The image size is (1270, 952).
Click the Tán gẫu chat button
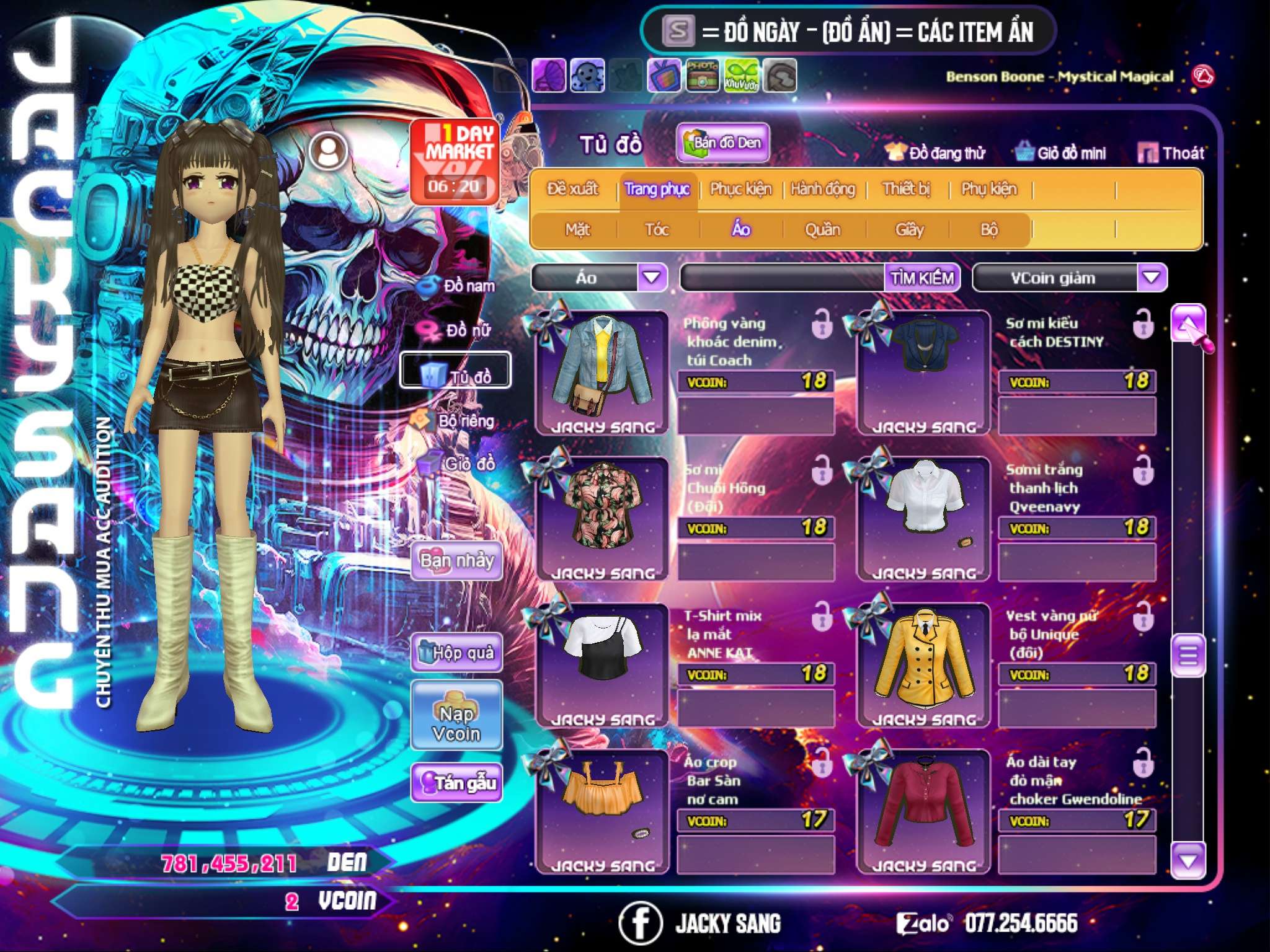456,783
